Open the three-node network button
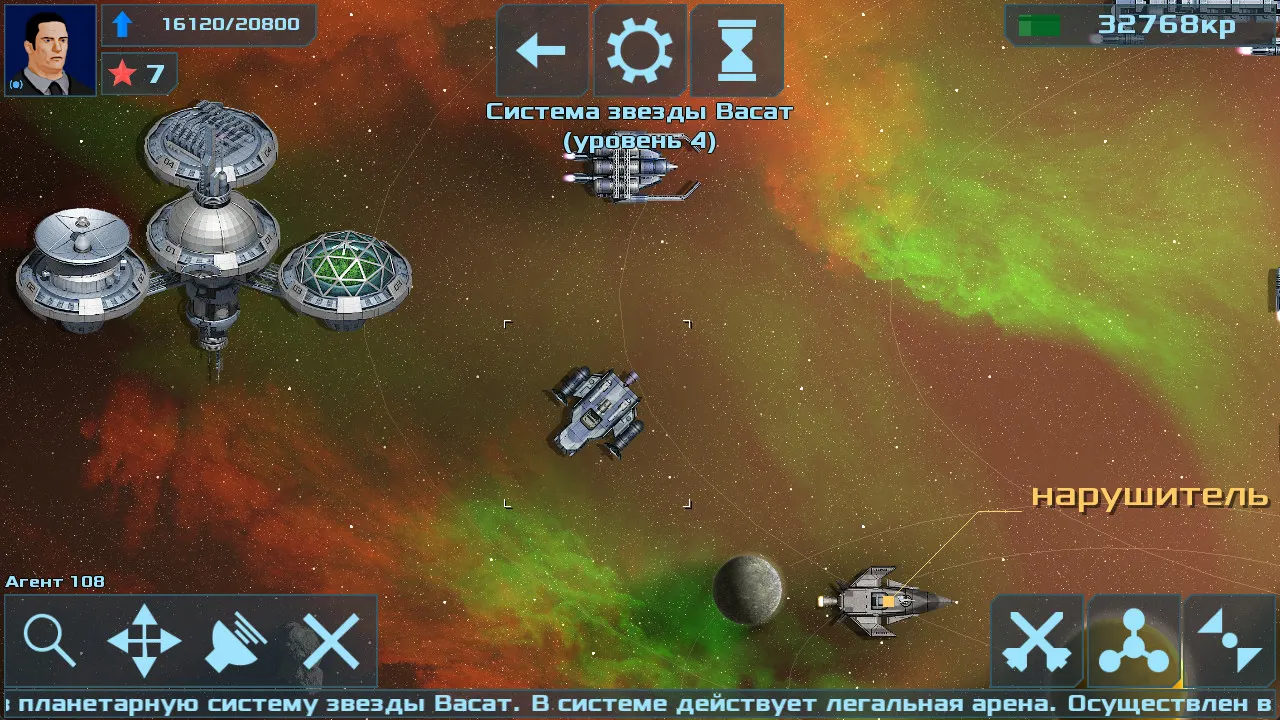Image resolution: width=1280 pixels, height=720 pixels. [x=1134, y=641]
